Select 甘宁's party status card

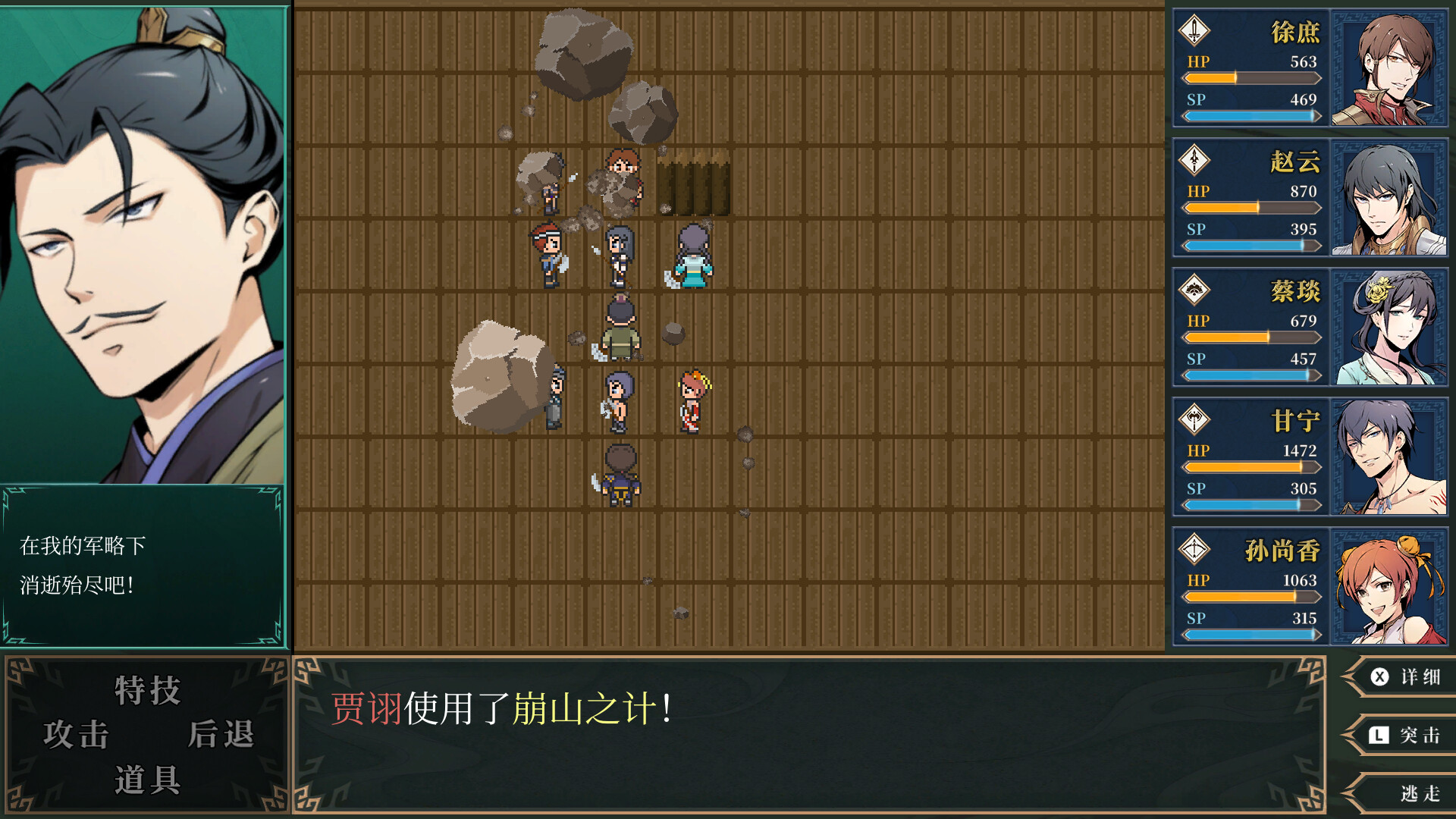[1310, 457]
